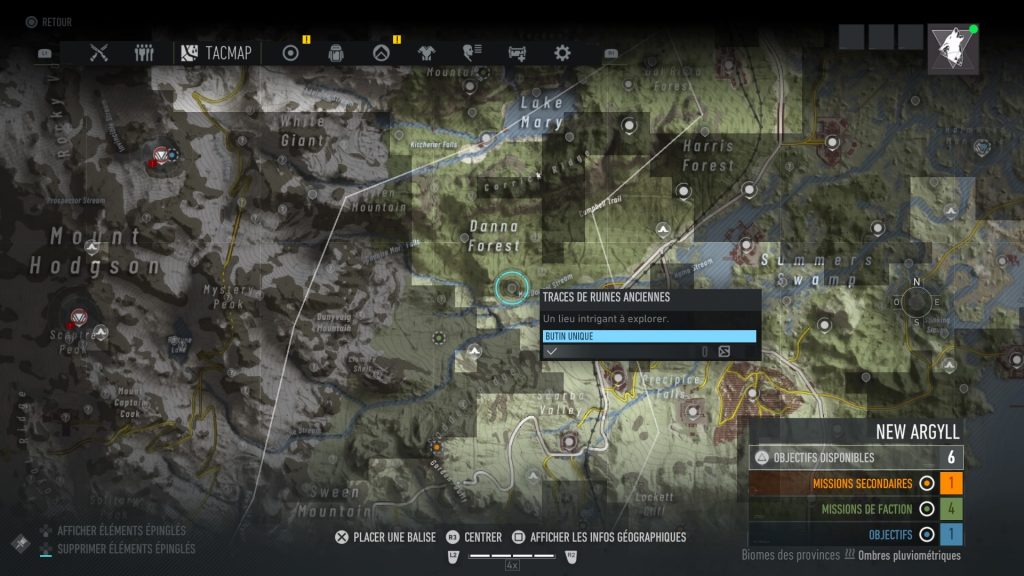Switch to the skills chevron tab
Screen dimensions: 1024x576
click(x=381, y=53)
